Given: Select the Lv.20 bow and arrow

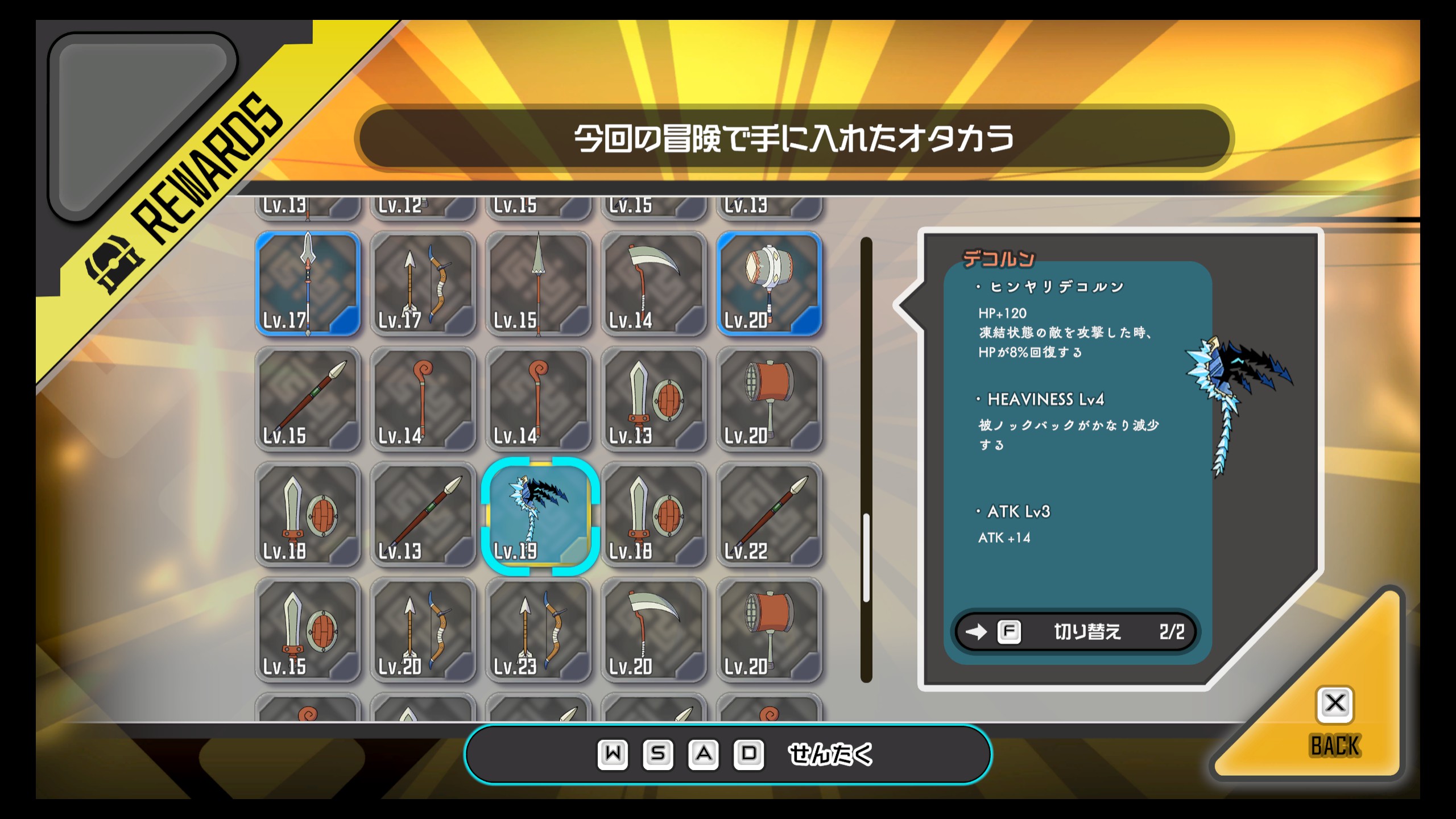Looking at the screenshot, I should (x=423, y=630).
